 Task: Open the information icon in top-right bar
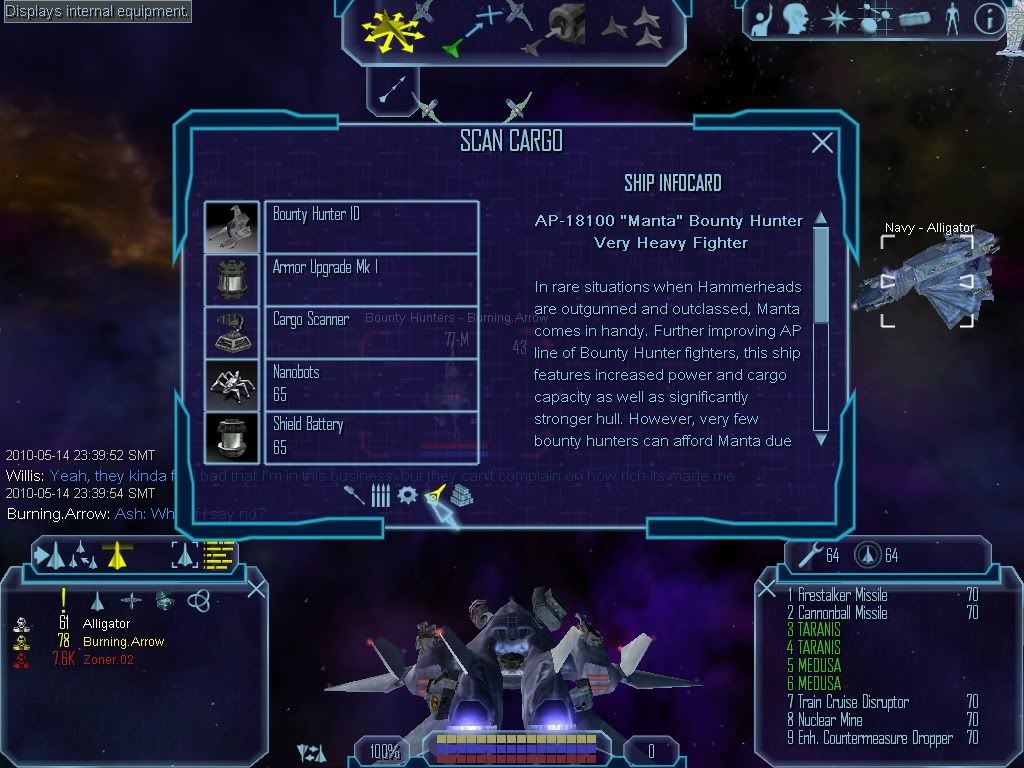pos(988,19)
